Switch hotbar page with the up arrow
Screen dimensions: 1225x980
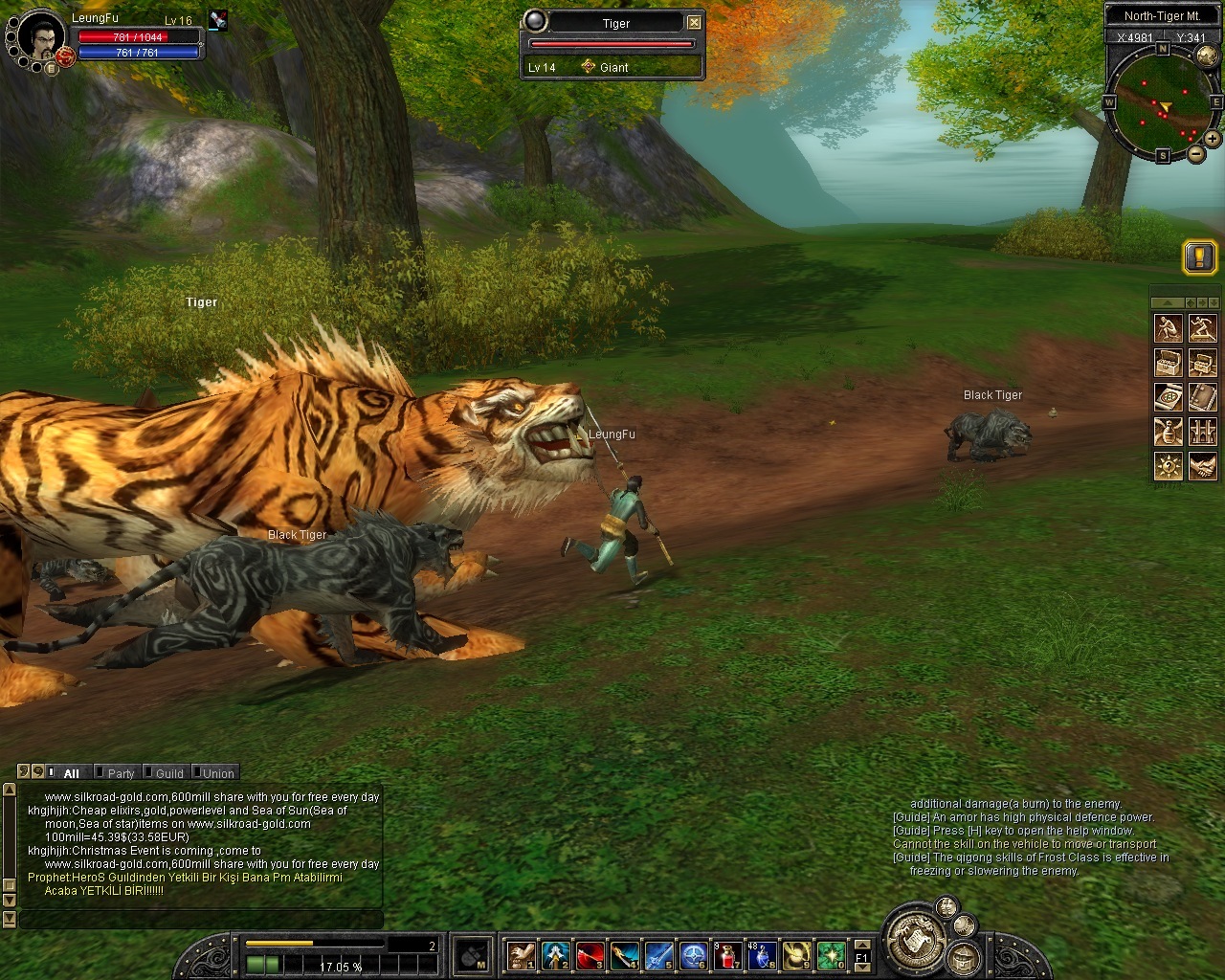point(861,945)
